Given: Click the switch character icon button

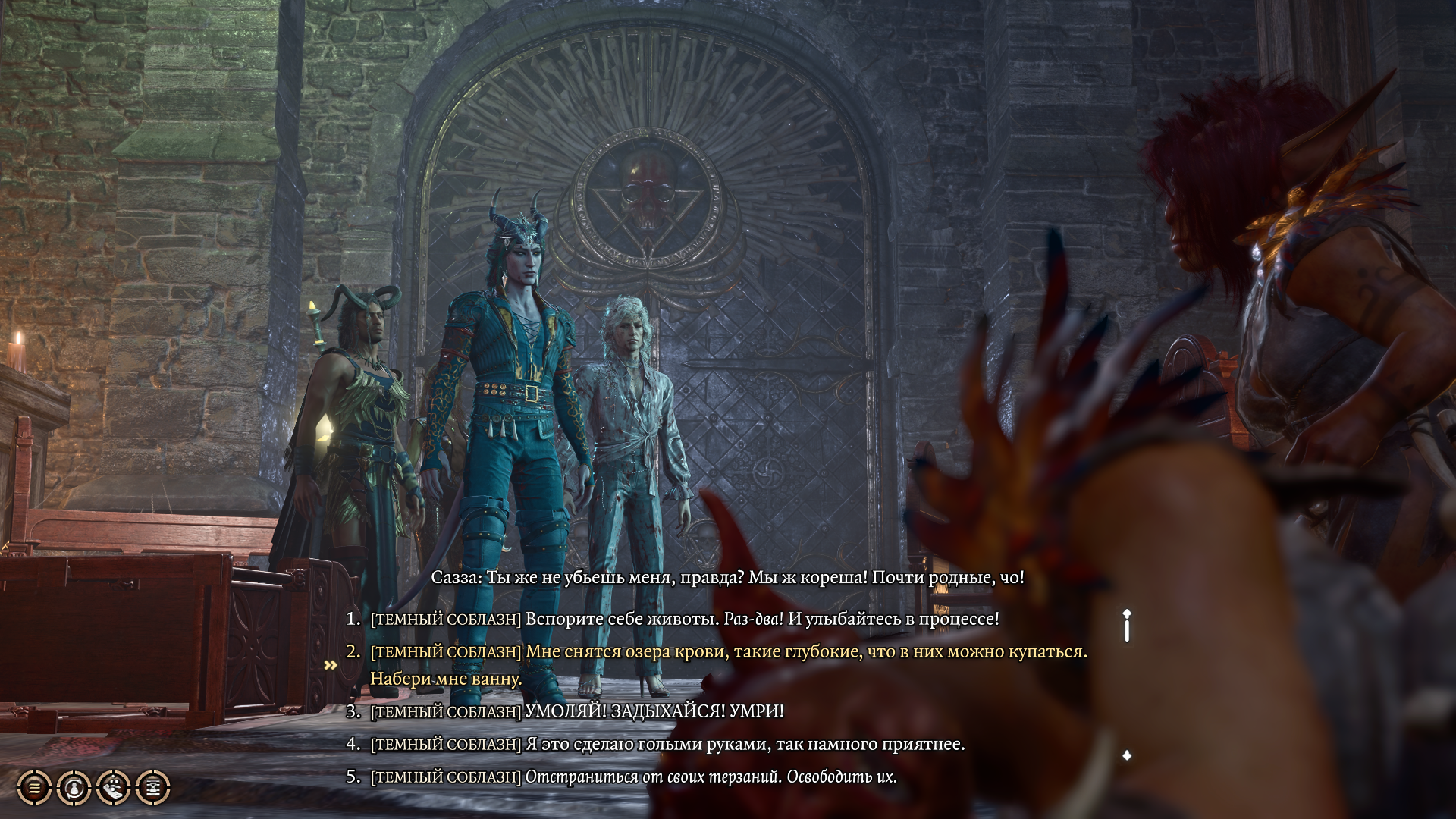Looking at the screenshot, I should click(x=74, y=788).
